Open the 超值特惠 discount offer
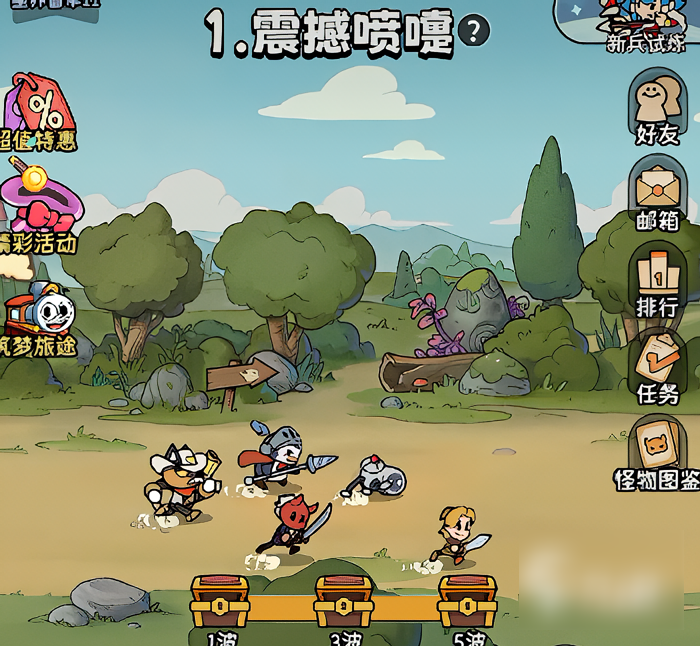 pos(38,112)
